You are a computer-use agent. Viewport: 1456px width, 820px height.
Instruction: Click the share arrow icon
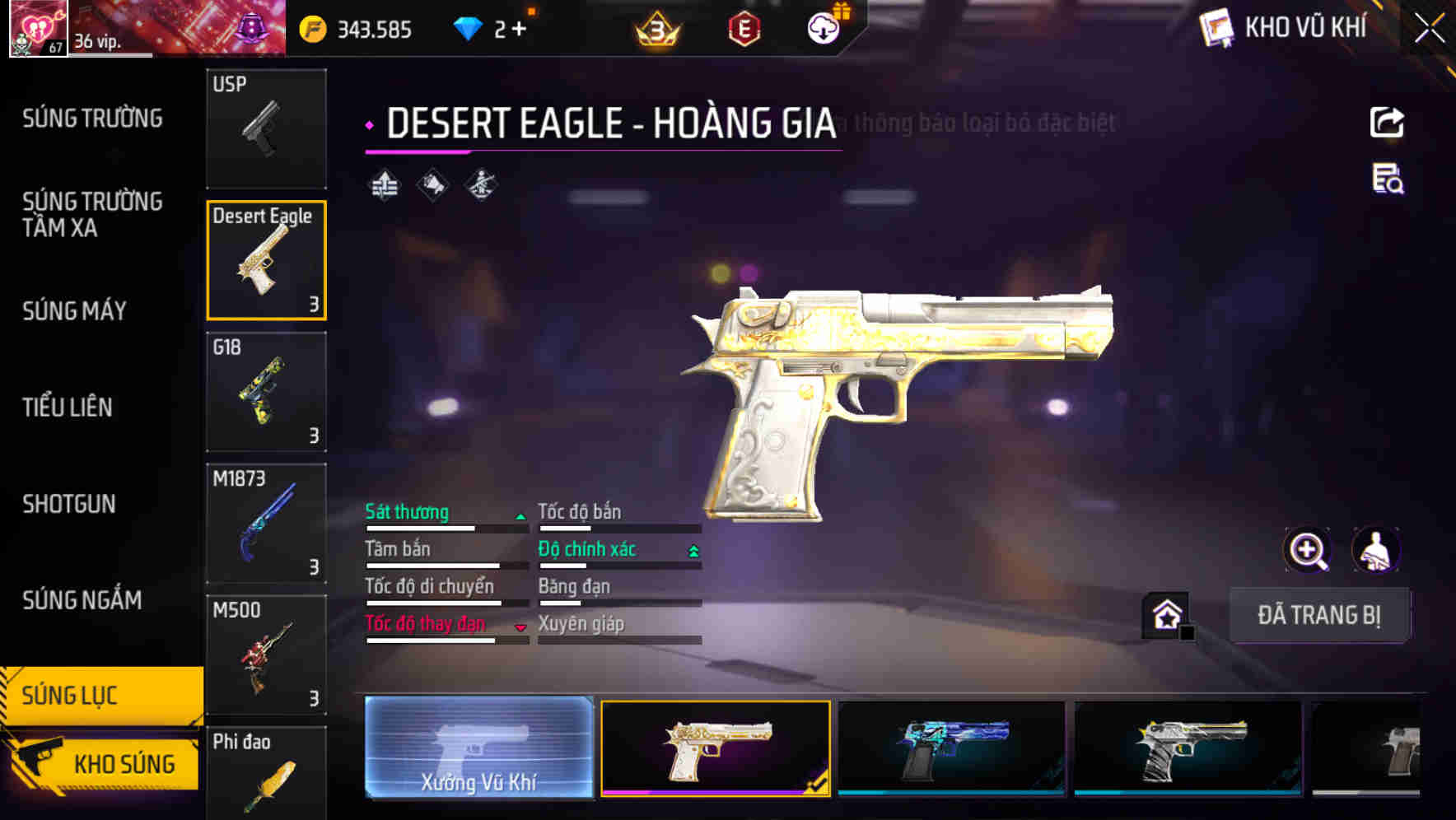click(x=1387, y=123)
